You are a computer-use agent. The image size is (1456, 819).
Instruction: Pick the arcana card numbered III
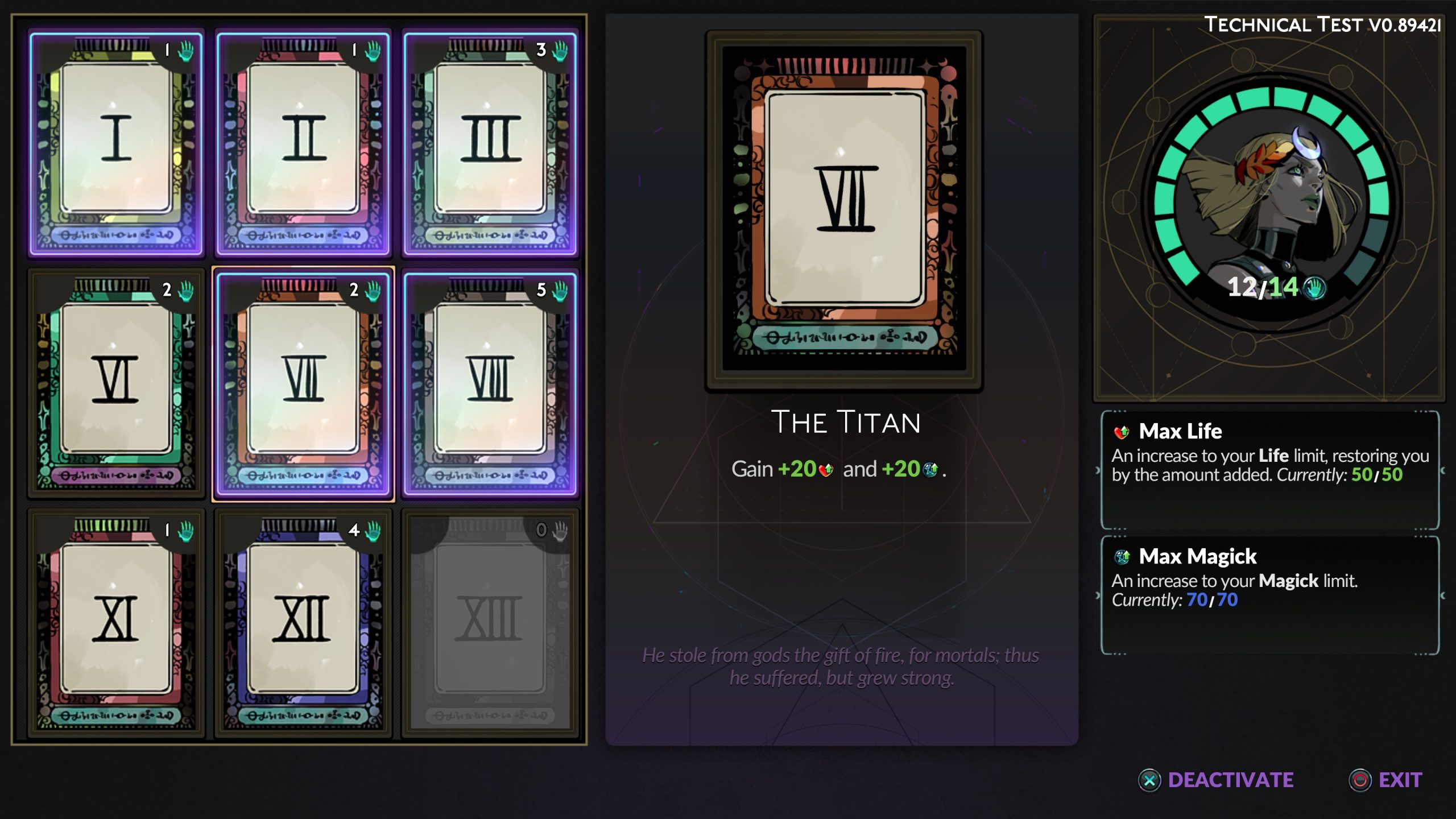point(490,143)
